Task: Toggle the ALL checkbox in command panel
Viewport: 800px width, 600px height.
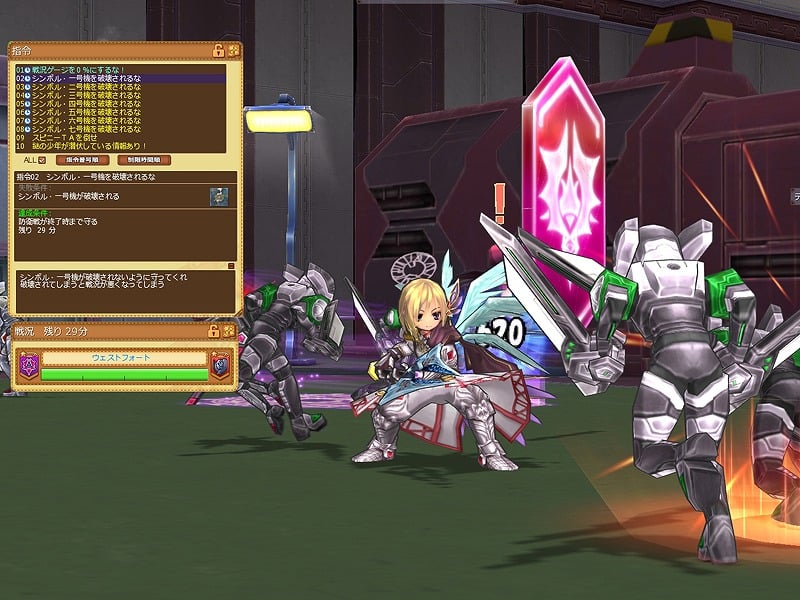Action: [42, 160]
